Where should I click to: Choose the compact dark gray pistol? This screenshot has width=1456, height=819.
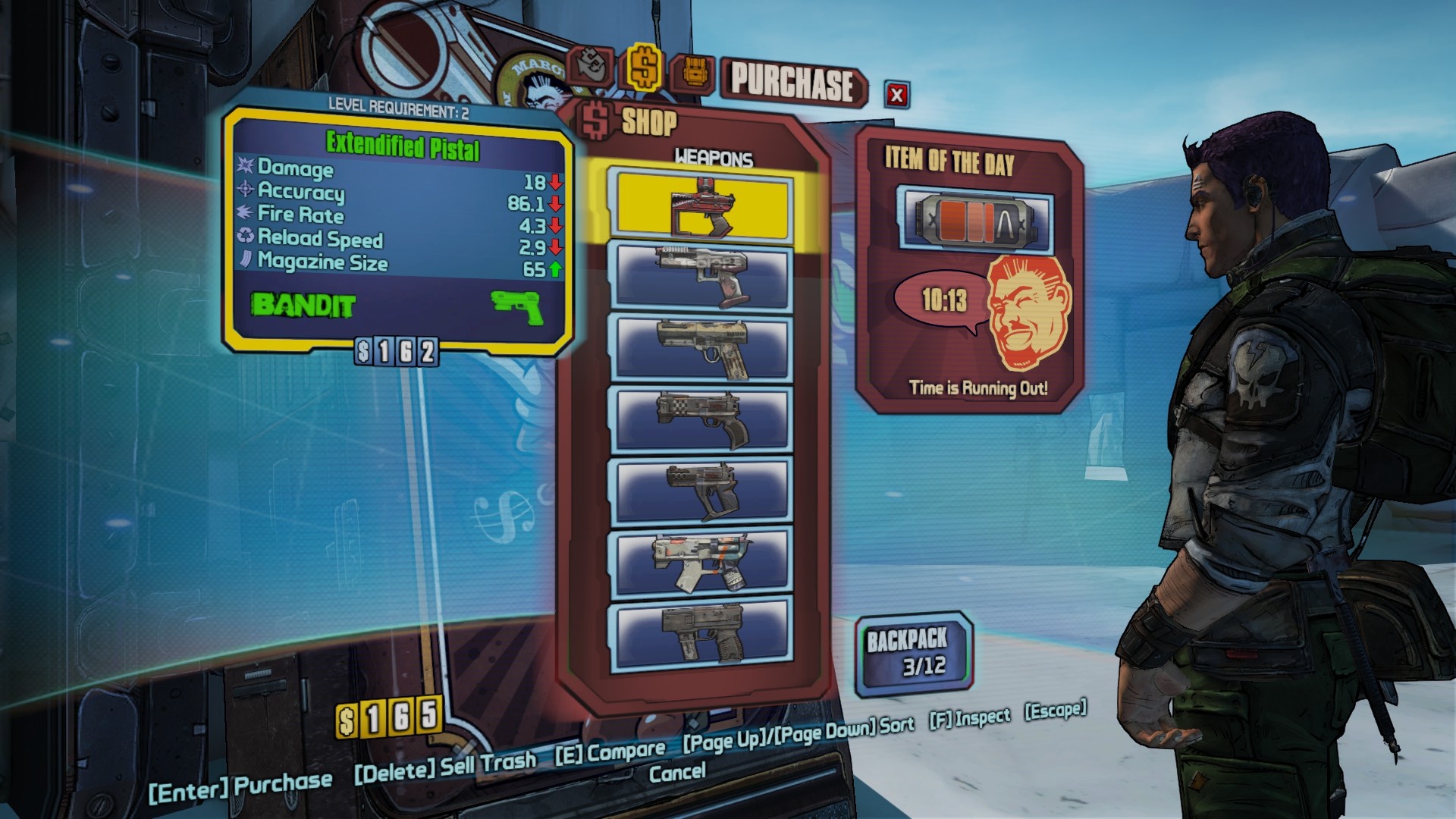(701, 491)
